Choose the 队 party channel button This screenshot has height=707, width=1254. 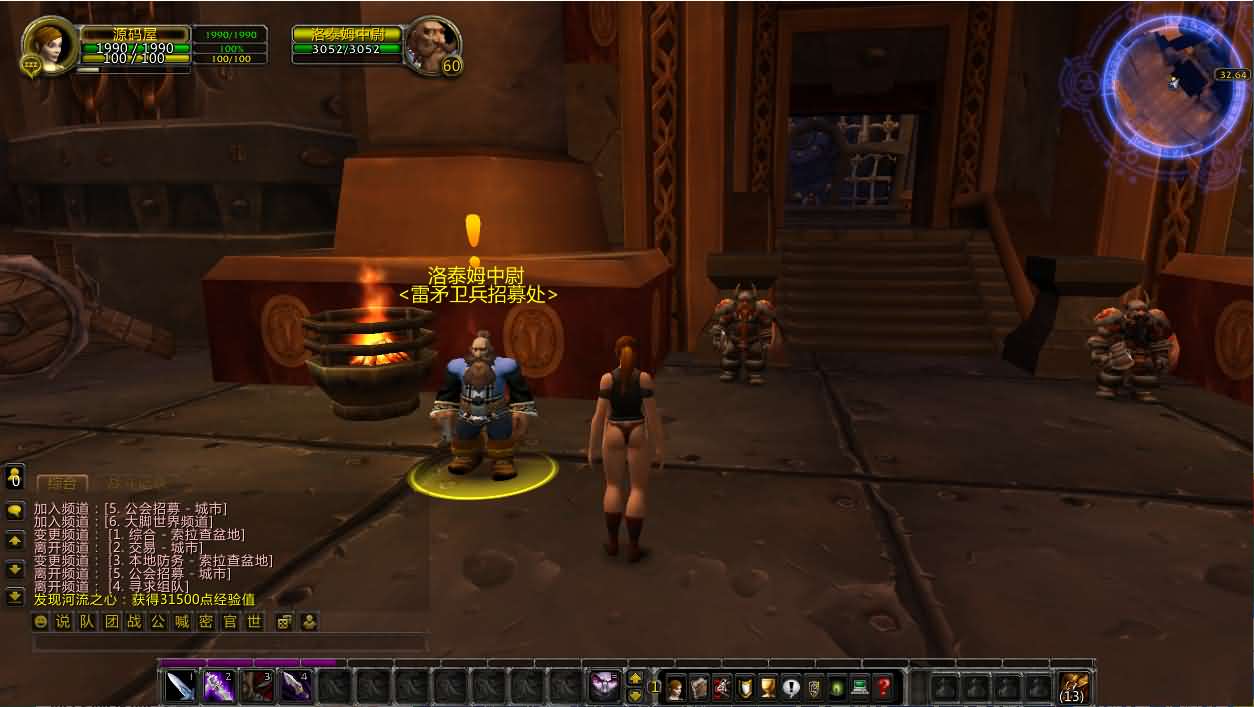87,621
